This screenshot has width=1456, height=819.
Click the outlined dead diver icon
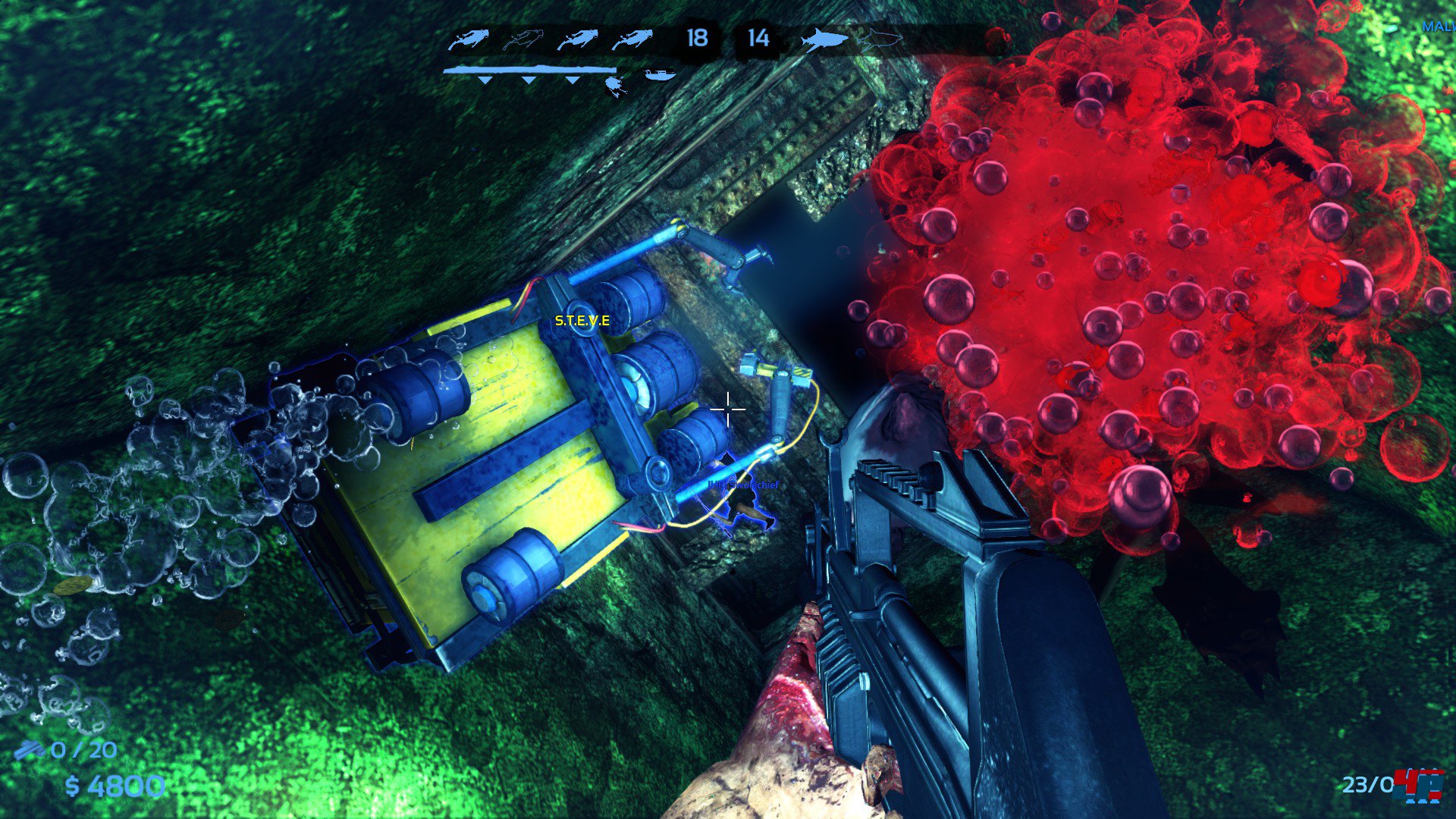522,39
